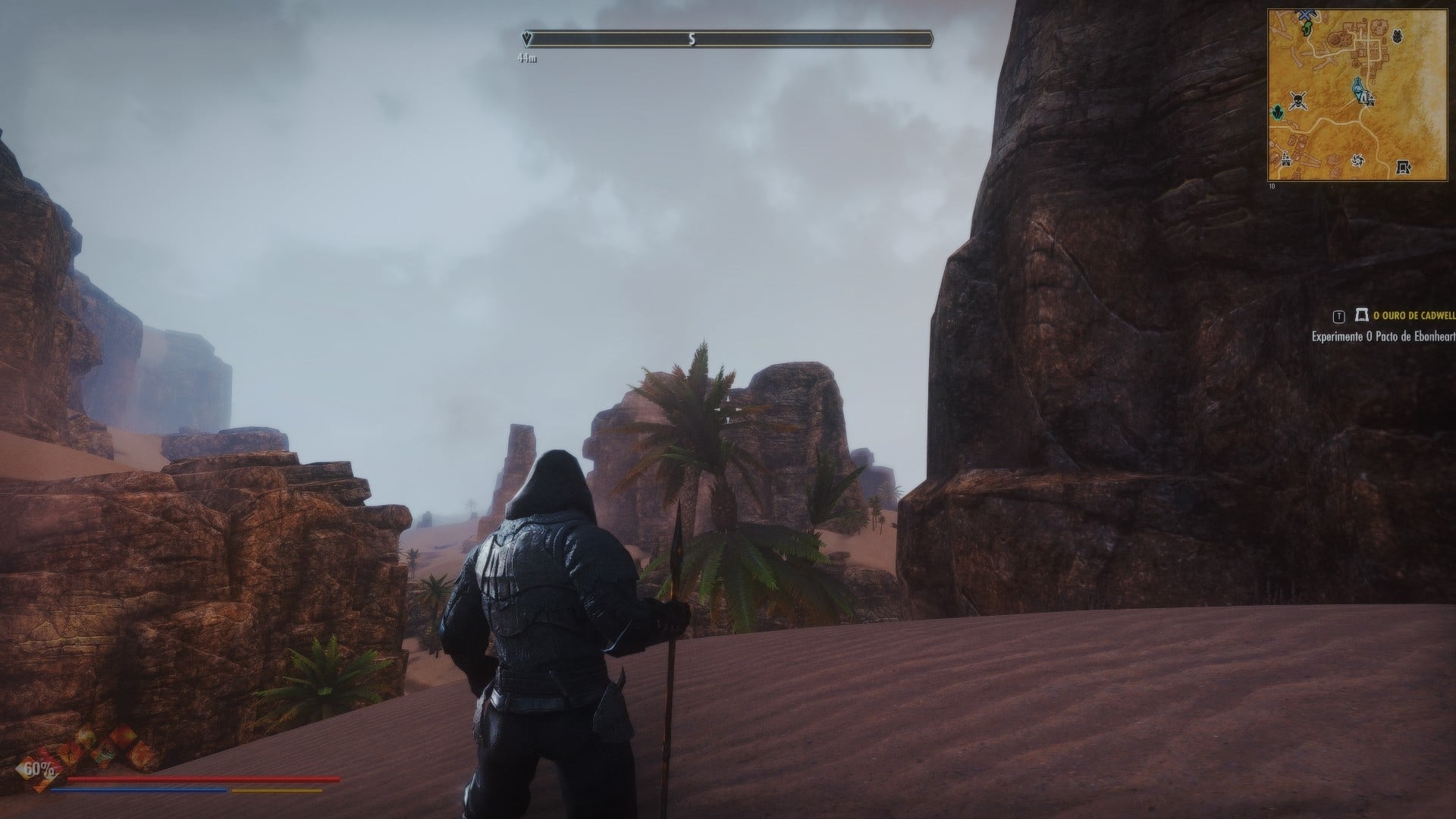Click the skull and crossed swords minimap marker
Image resolution: width=1456 pixels, height=819 pixels.
coord(1298,99)
